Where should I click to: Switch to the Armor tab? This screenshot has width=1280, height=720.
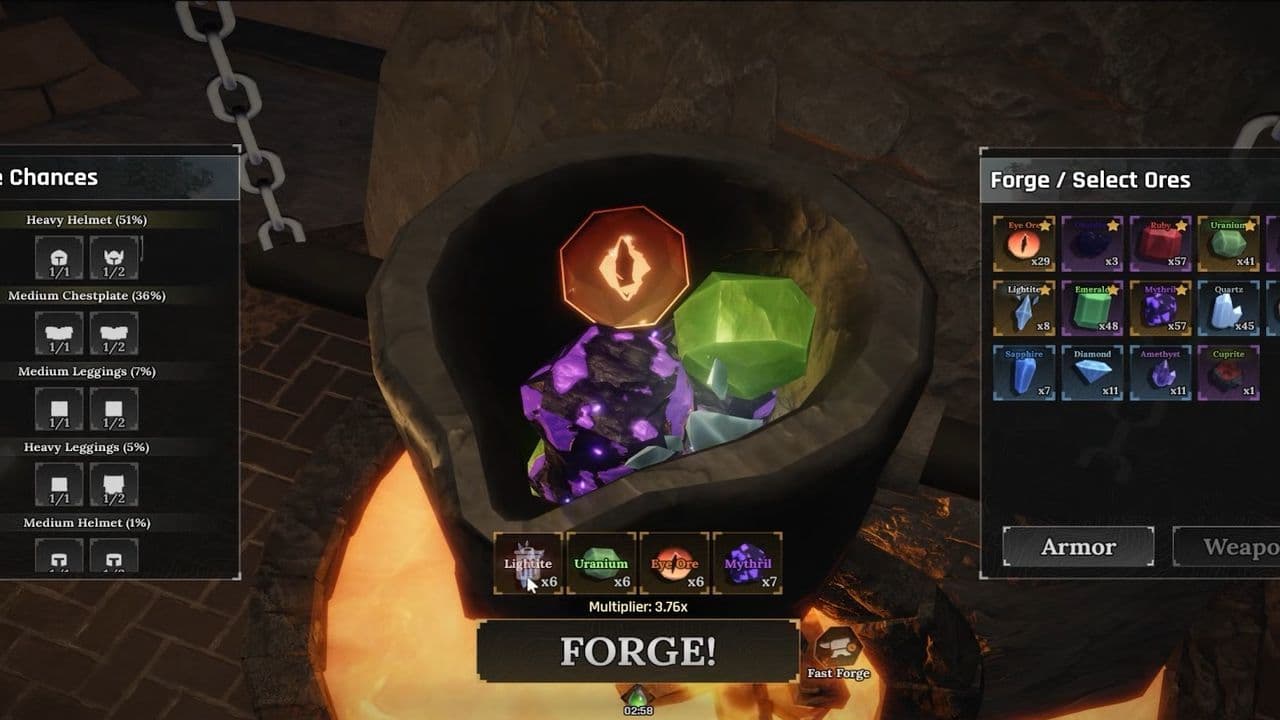click(x=1078, y=547)
